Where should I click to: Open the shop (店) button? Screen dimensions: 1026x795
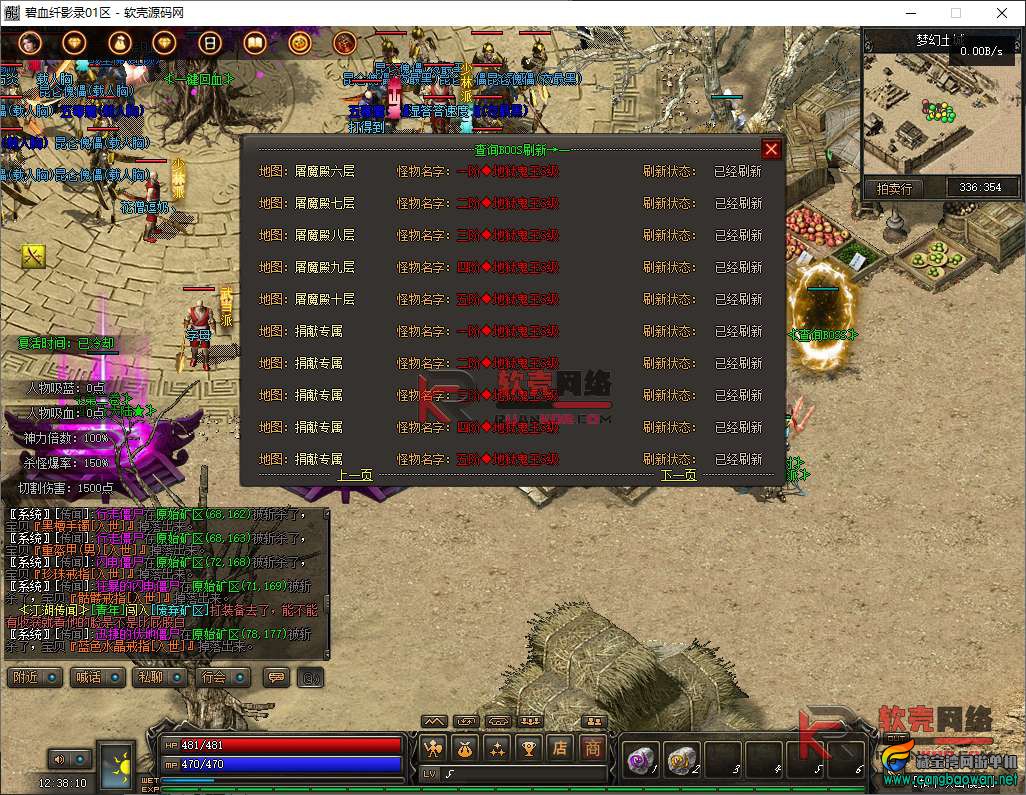pos(560,747)
